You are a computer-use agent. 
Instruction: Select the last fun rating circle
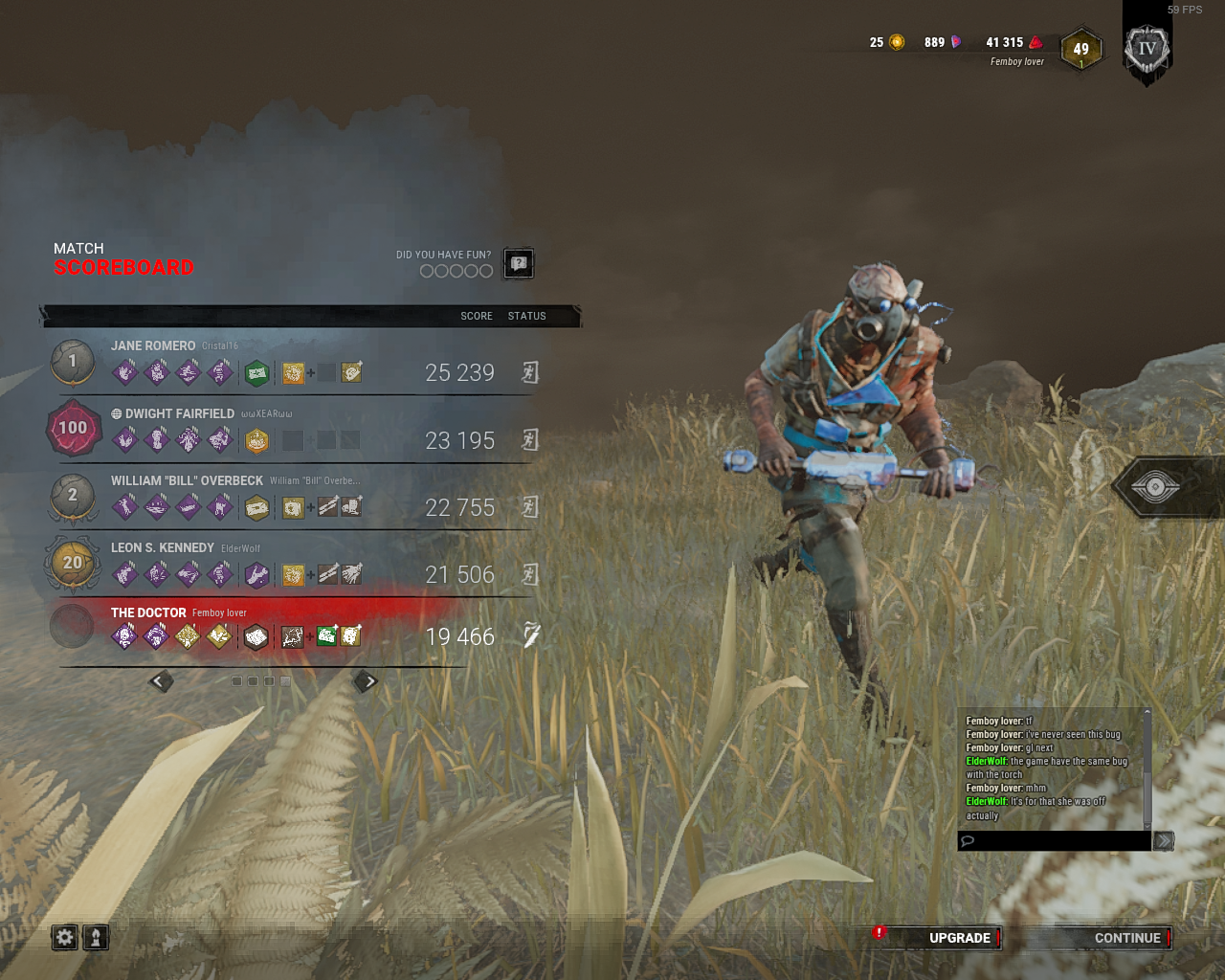point(488,271)
